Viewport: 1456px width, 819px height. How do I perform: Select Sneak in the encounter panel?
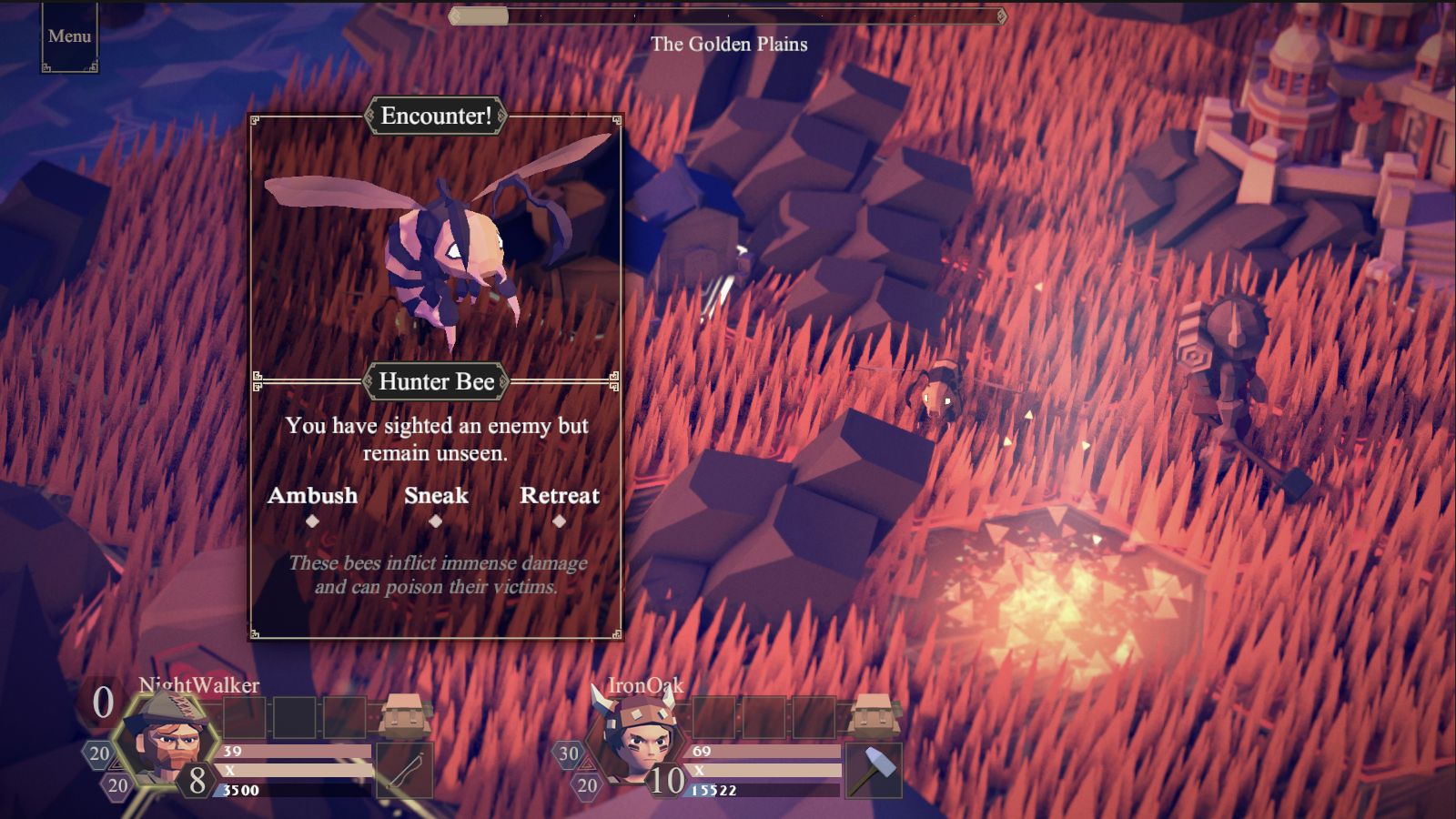point(436,496)
